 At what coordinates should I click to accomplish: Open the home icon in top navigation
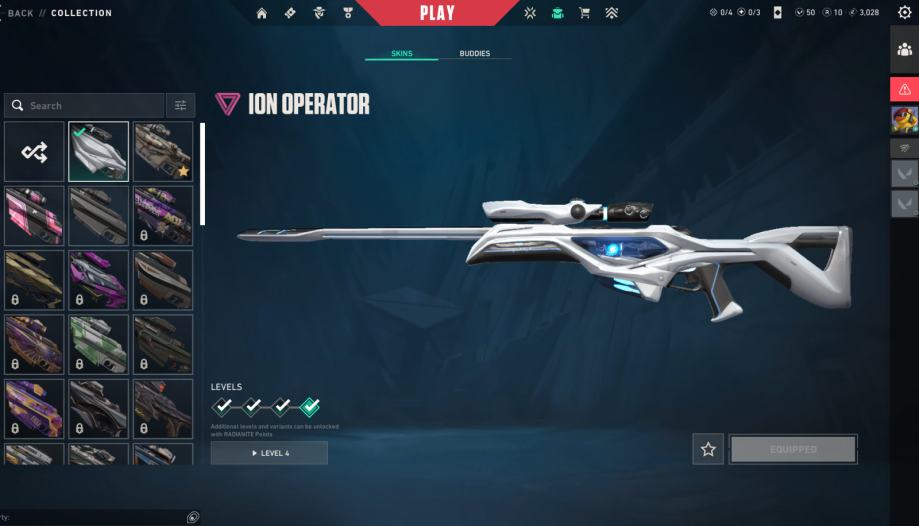(262, 13)
